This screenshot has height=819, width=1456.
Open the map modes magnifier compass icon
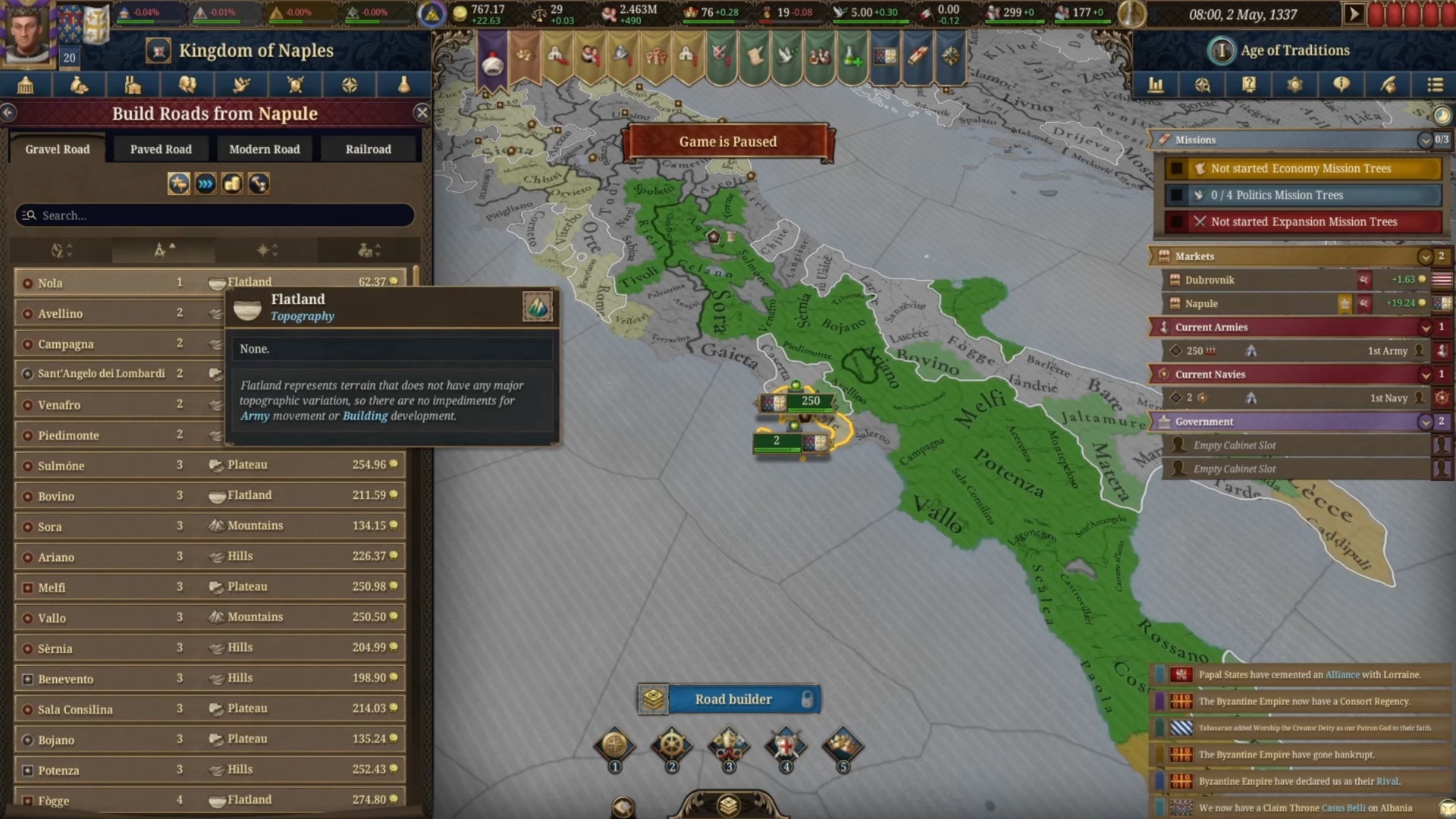1203,85
